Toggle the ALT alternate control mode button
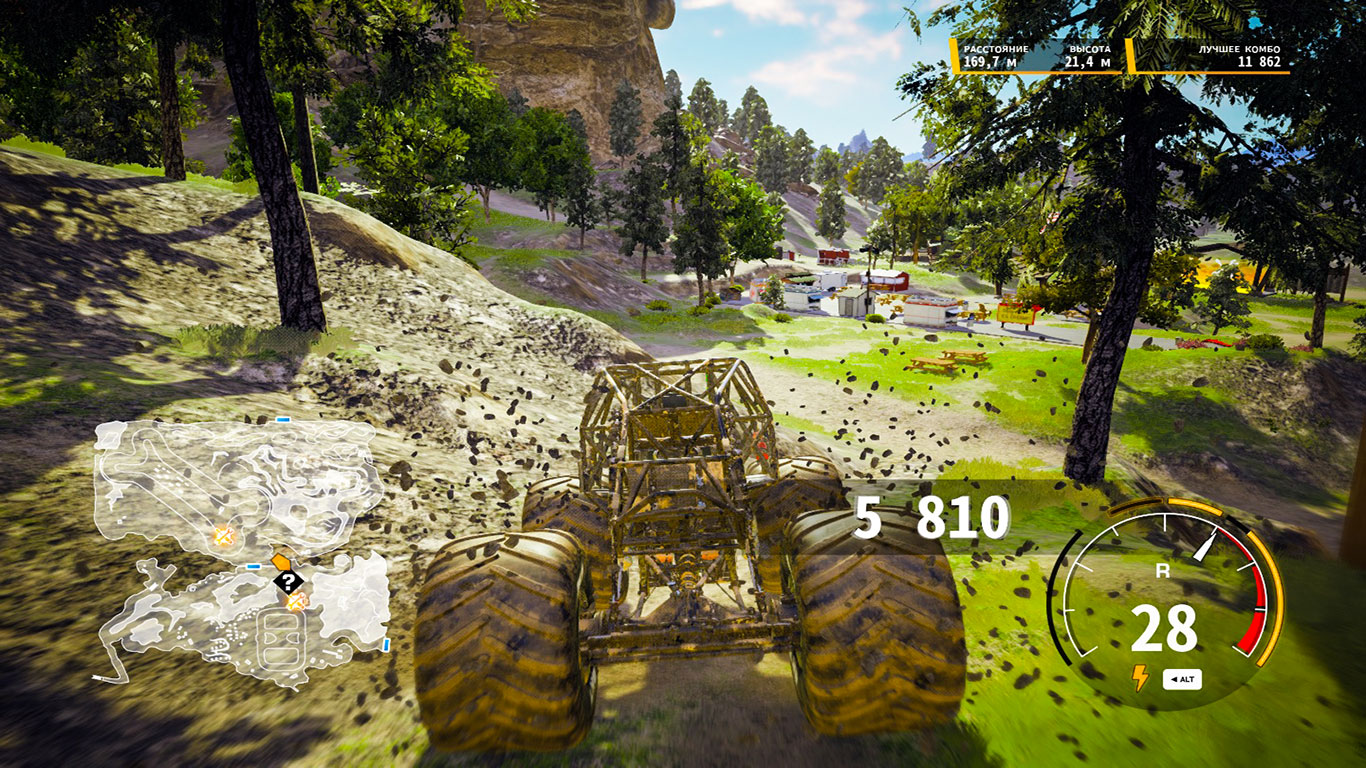 coord(1184,678)
